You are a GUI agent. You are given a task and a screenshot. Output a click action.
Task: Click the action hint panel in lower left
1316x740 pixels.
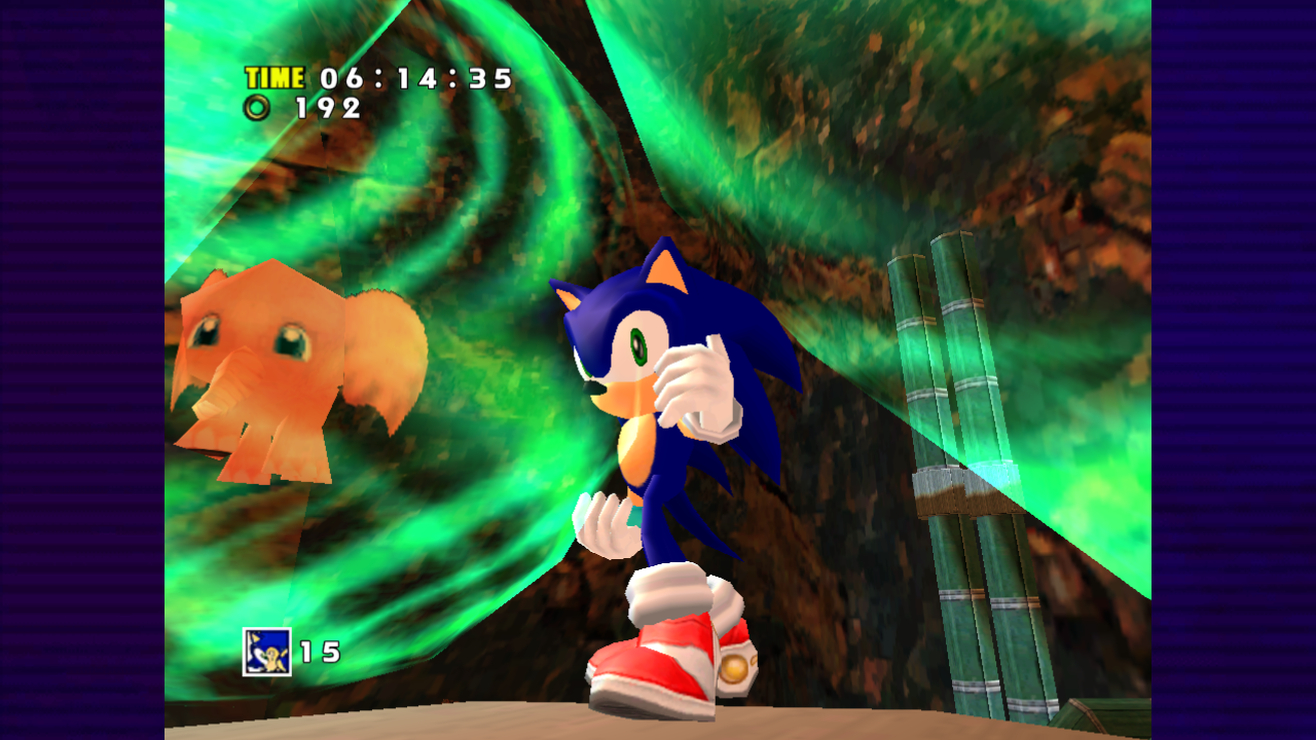(290, 650)
